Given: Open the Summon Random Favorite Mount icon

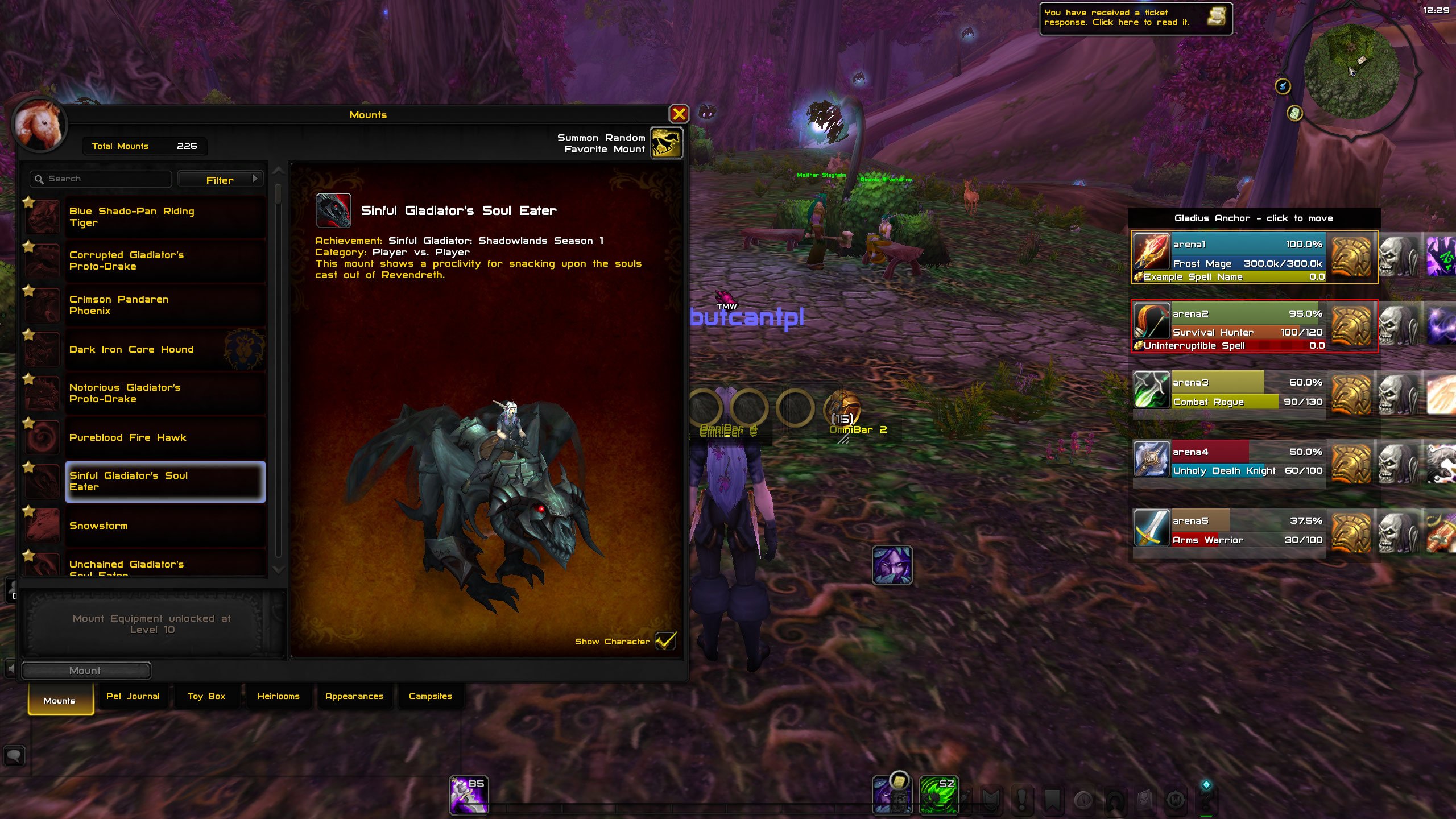Looking at the screenshot, I should tap(667, 143).
